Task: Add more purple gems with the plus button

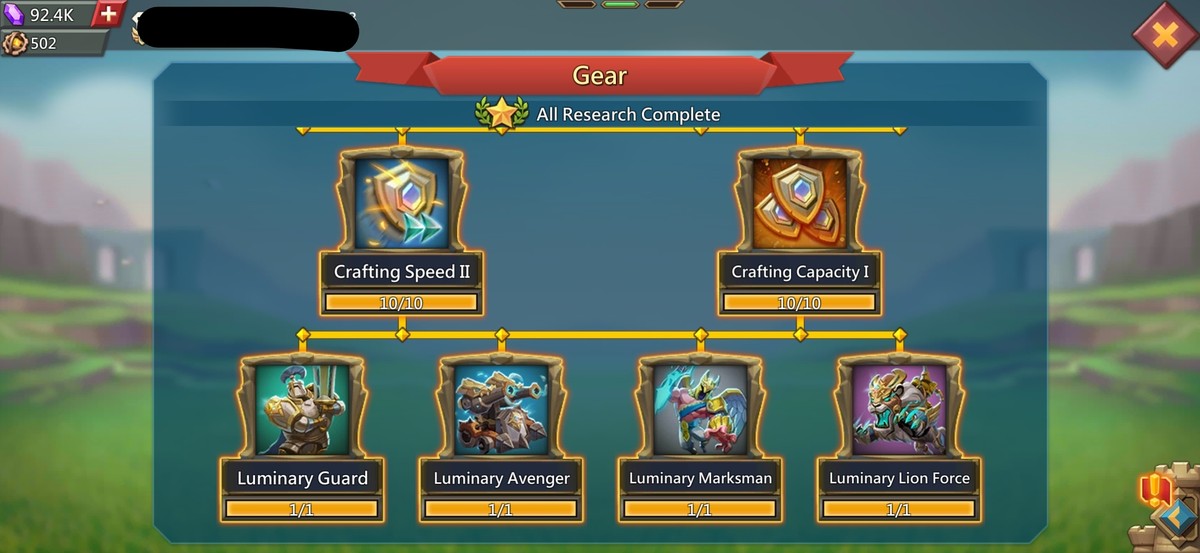Action: [108, 14]
